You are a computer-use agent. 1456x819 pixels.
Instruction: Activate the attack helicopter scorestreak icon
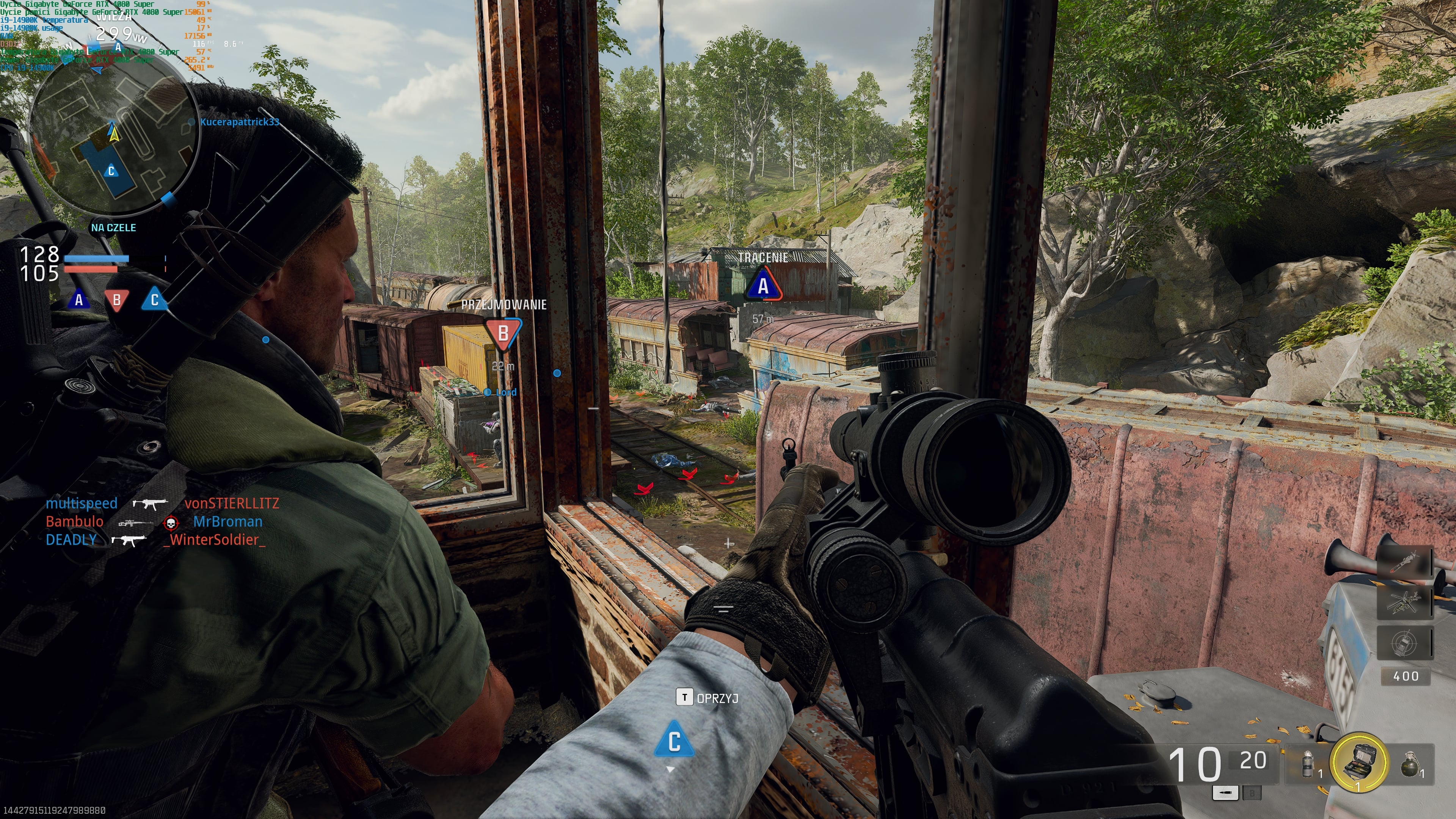[1404, 602]
